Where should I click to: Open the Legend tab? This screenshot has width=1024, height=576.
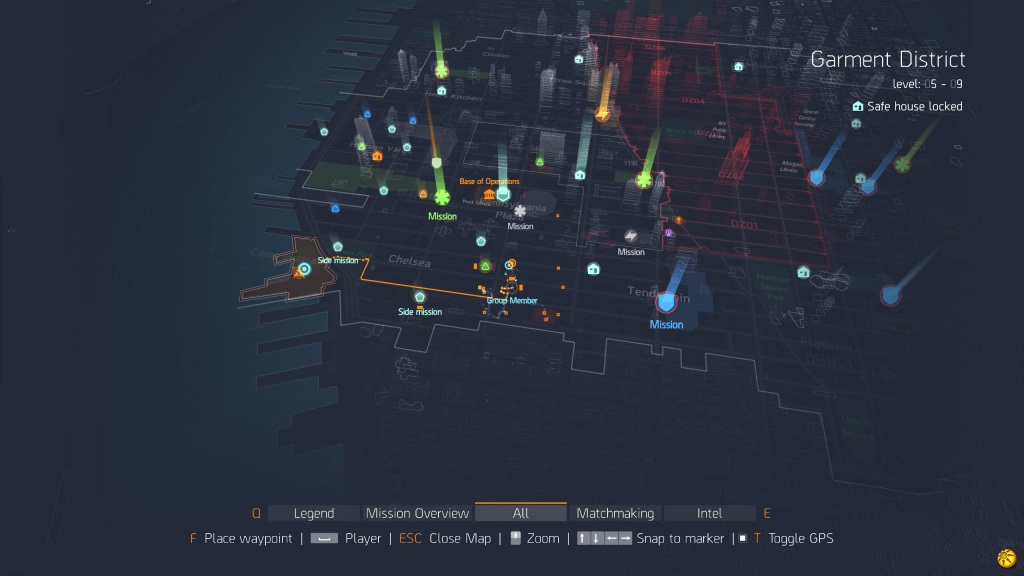click(x=313, y=513)
